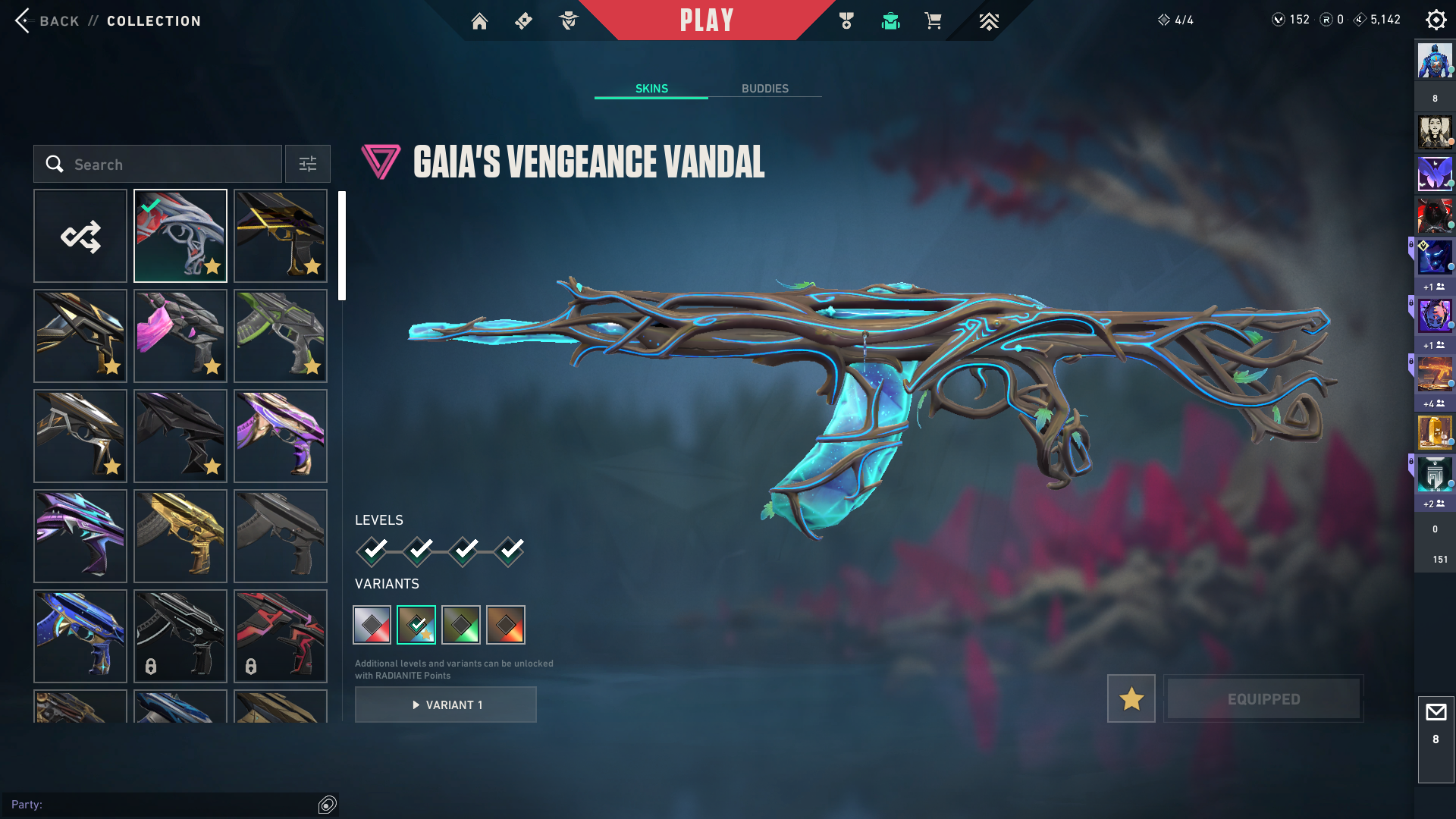Open the skin filter options

click(308, 165)
